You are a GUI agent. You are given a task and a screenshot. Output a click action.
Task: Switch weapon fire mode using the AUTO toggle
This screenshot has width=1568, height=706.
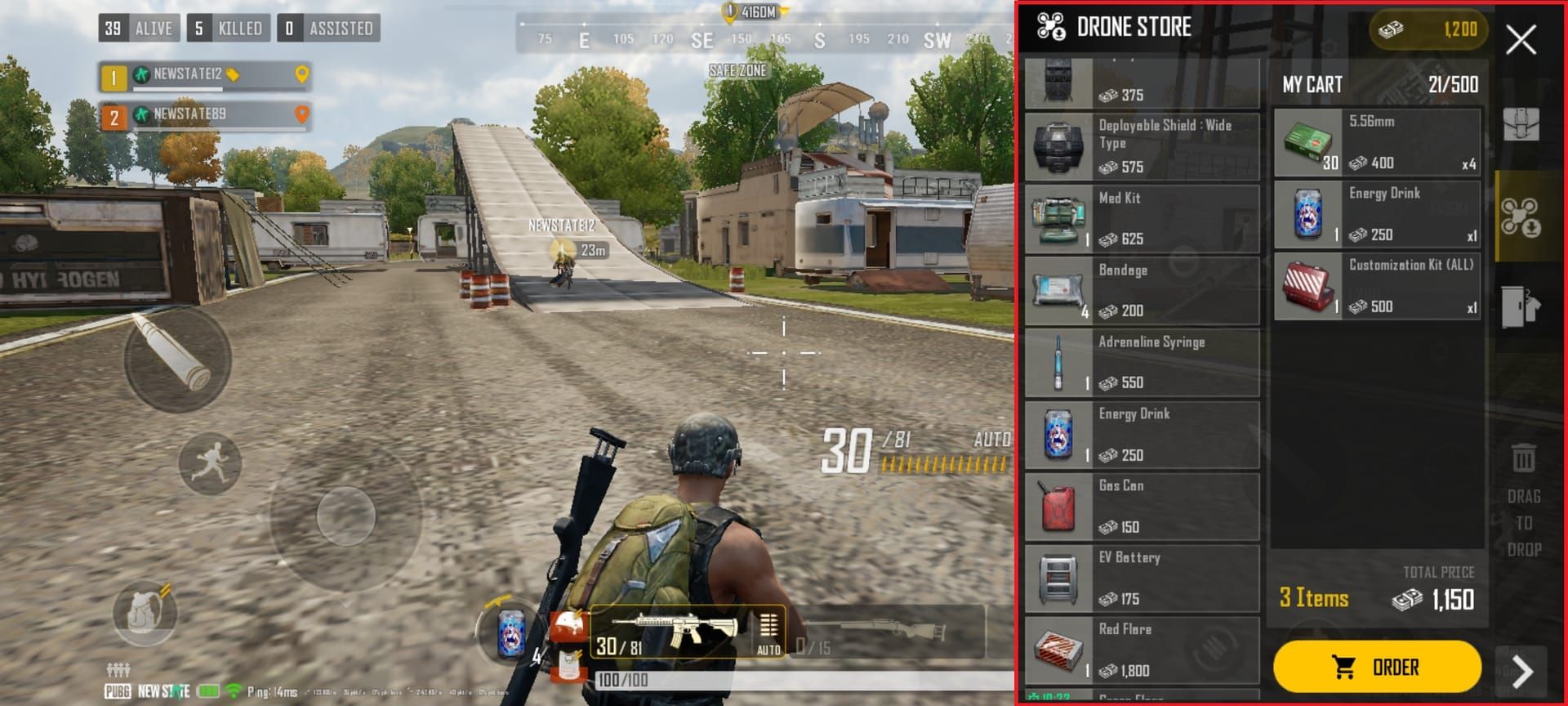click(x=768, y=645)
